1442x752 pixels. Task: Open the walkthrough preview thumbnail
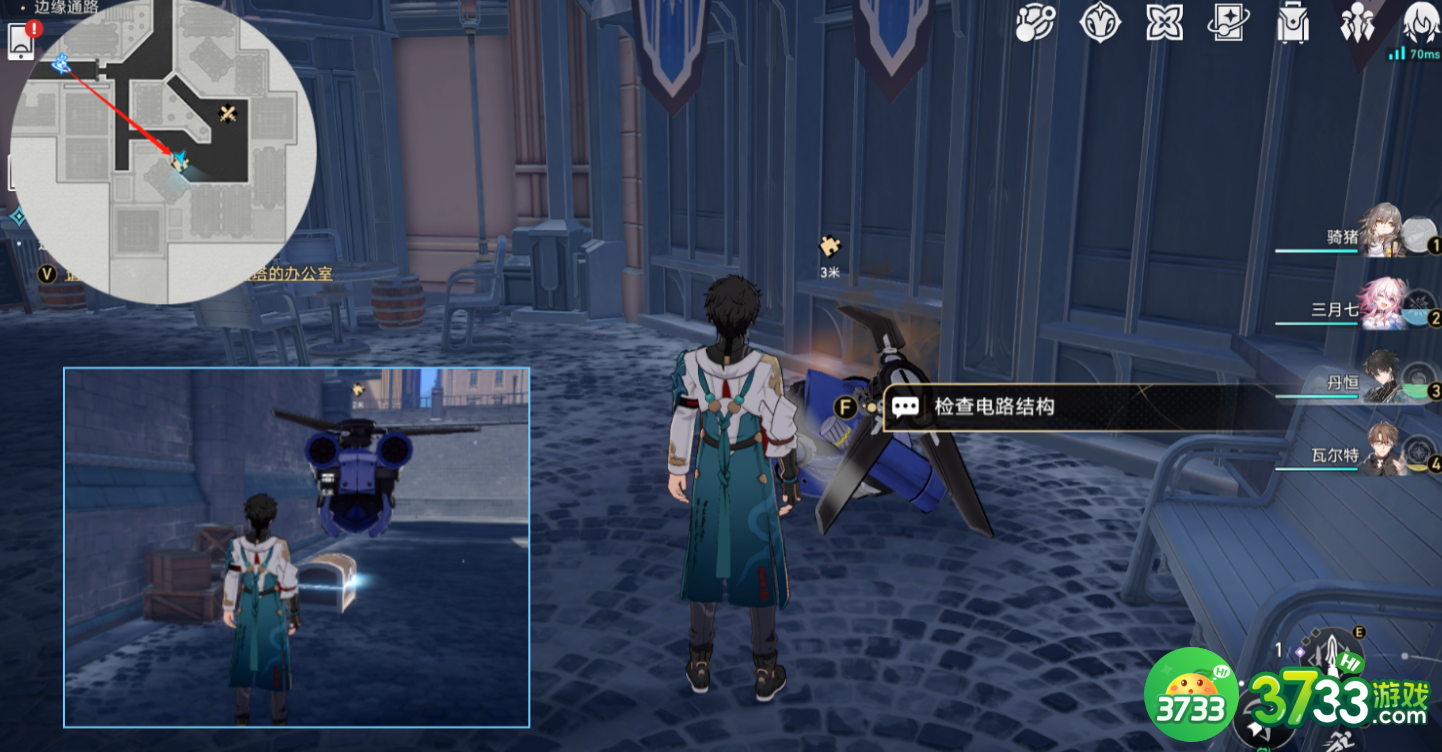(296, 546)
